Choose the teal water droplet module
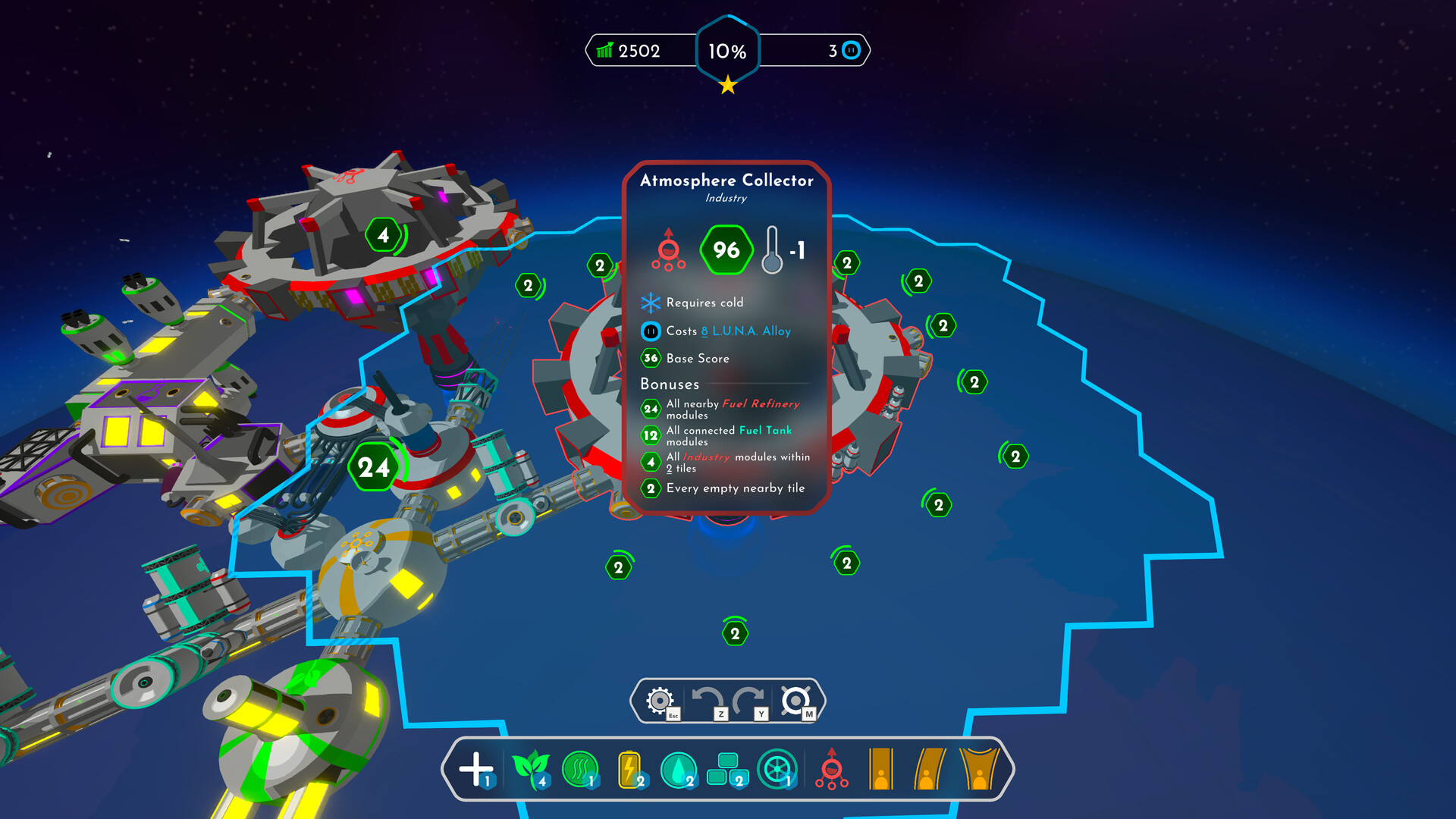This screenshot has width=1456, height=819. 679,769
